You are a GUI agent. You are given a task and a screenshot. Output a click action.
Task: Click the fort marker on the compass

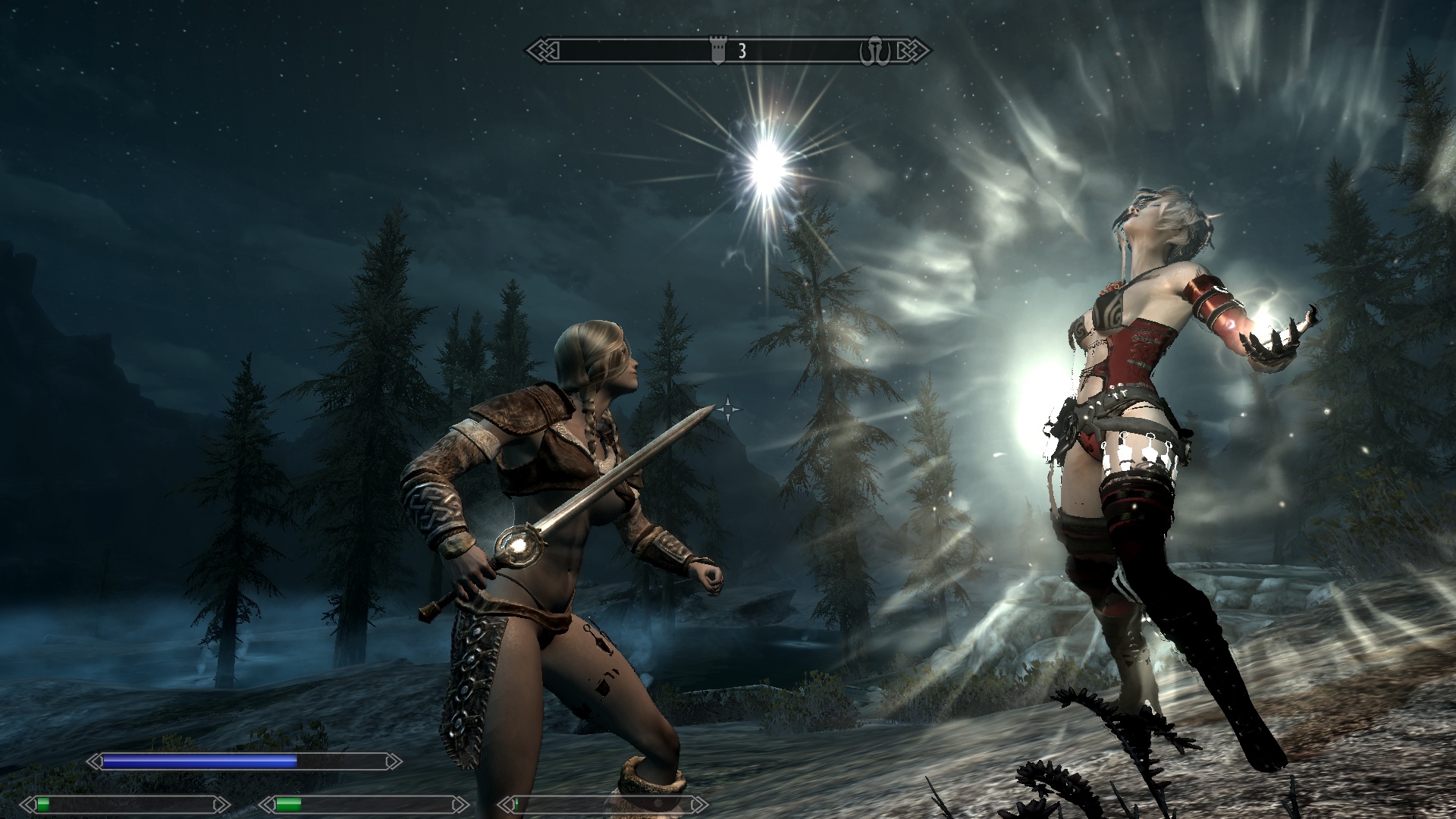[x=717, y=51]
